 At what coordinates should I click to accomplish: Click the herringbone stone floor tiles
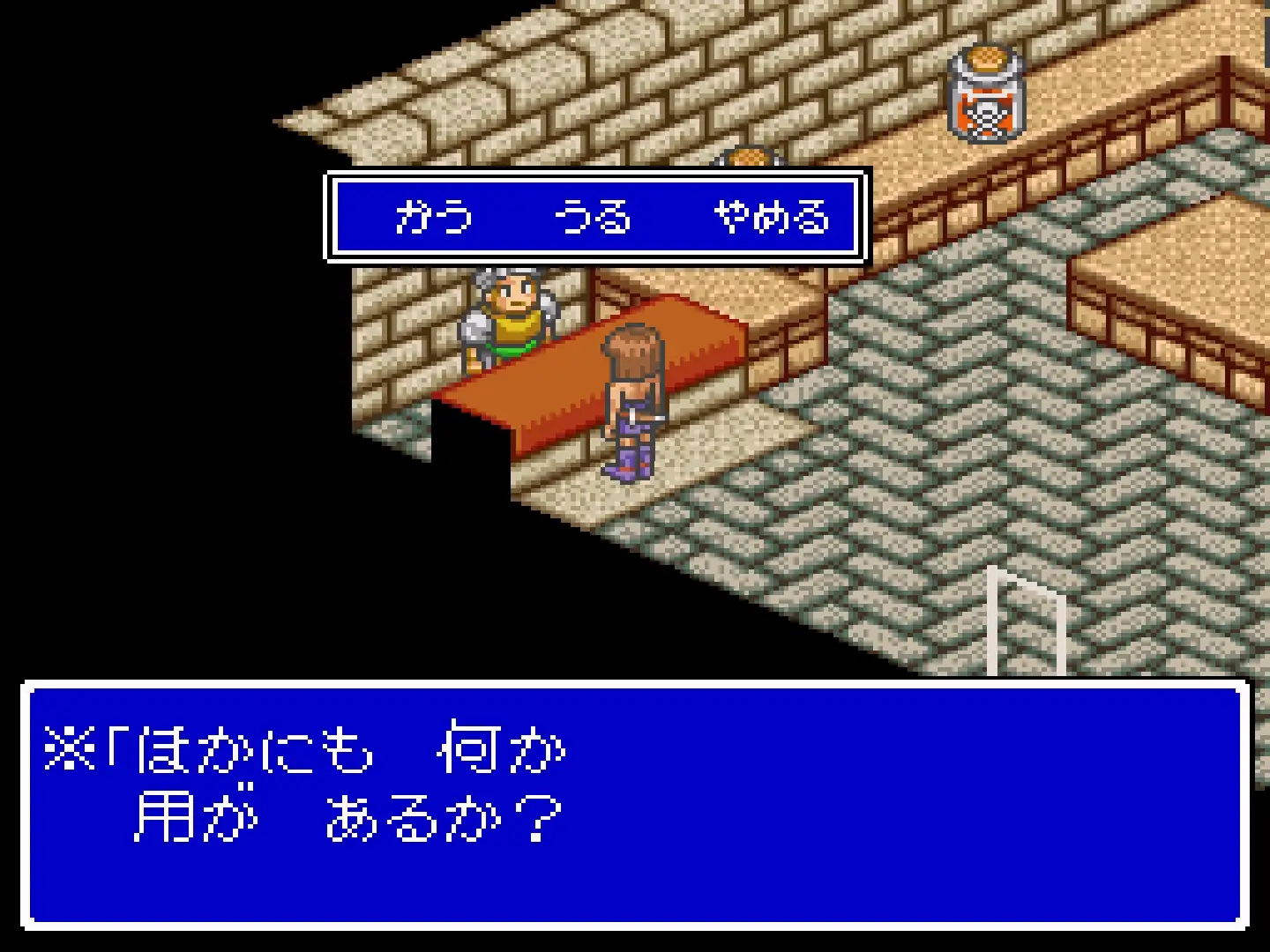(882, 529)
